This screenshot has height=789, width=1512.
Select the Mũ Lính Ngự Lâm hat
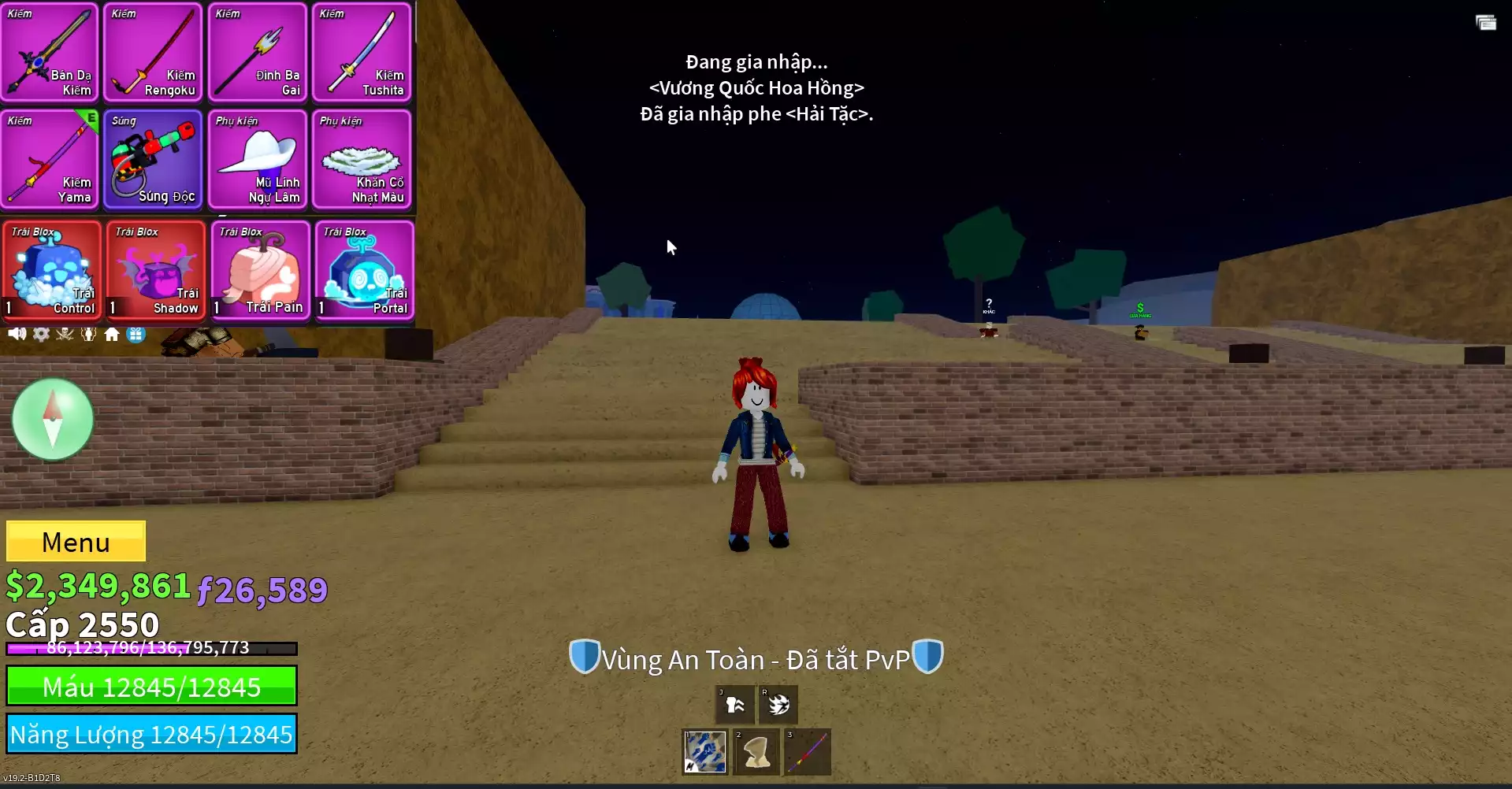coord(258,160)
